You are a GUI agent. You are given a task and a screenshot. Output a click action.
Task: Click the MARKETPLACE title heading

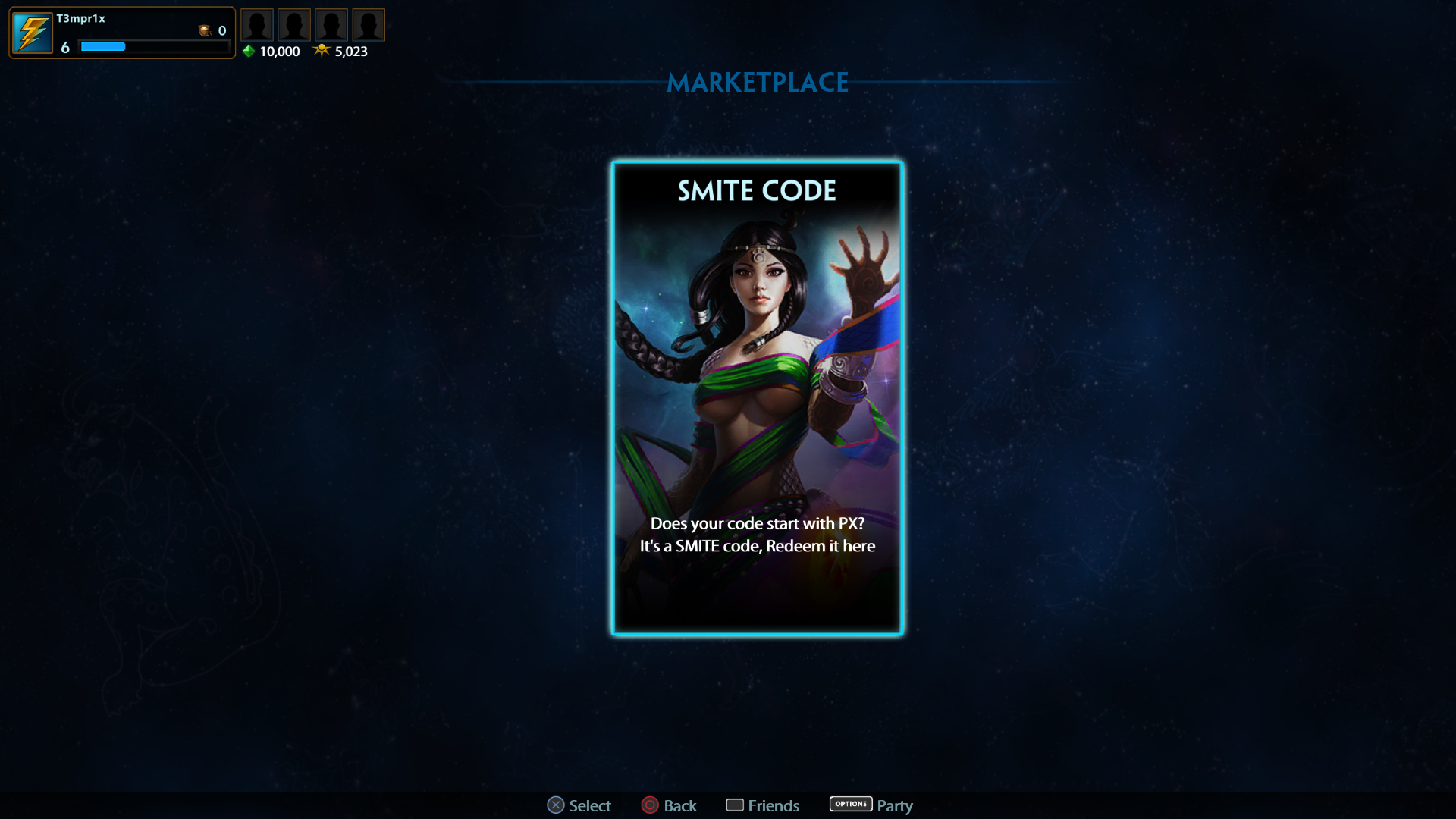(758, 83)
